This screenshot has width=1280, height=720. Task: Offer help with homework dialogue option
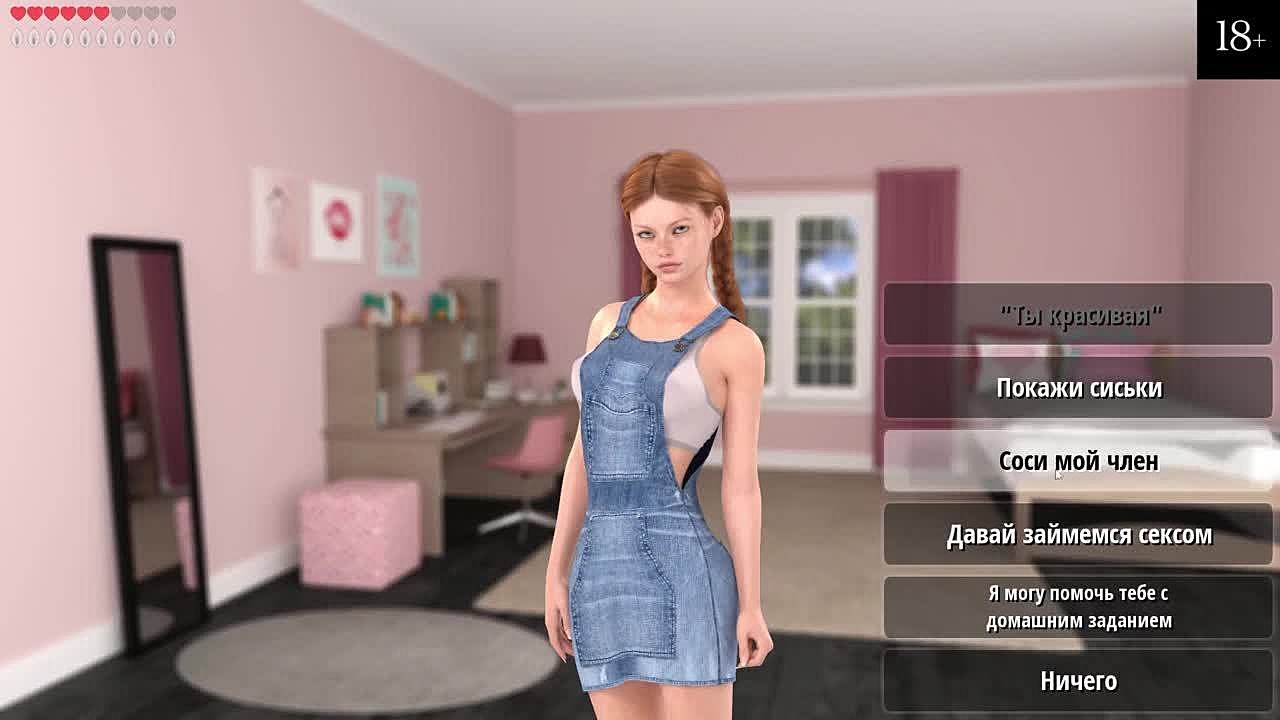[1078, 607]
